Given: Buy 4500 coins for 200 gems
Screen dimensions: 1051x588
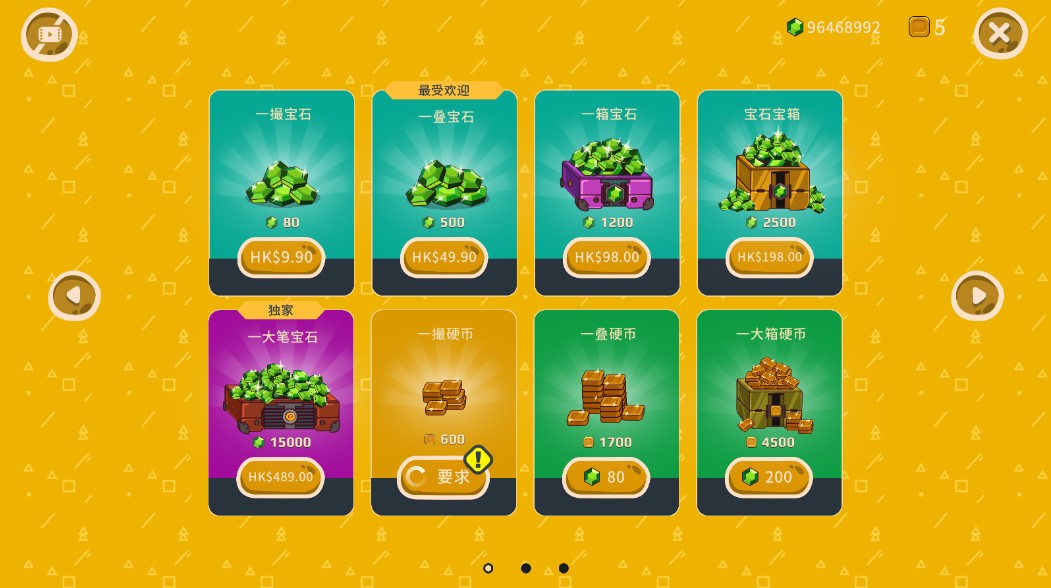Looking at the screenshot, I should click(x=768, y=477).
